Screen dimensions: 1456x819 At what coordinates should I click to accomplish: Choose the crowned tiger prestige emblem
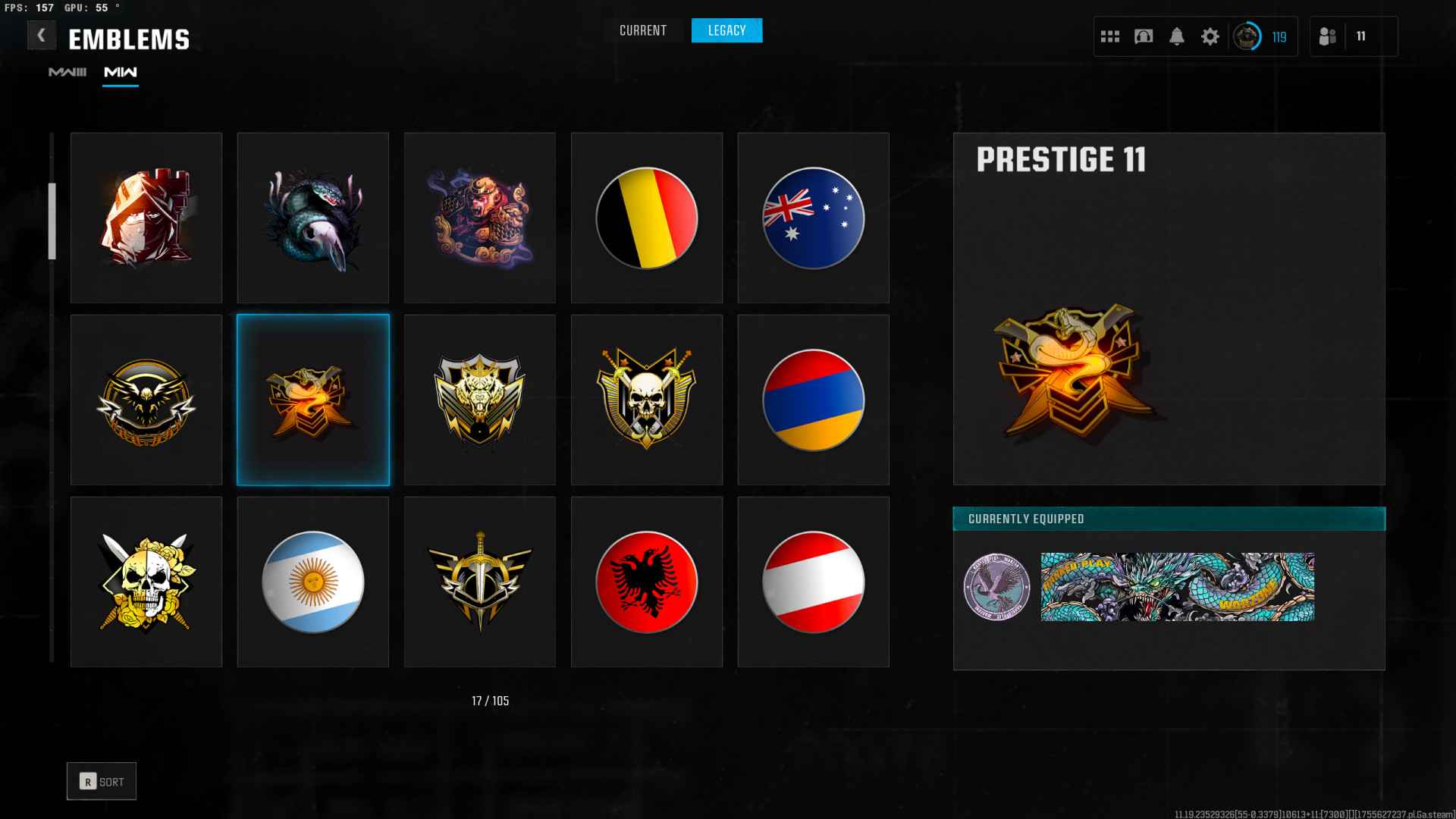pos(479,400)
